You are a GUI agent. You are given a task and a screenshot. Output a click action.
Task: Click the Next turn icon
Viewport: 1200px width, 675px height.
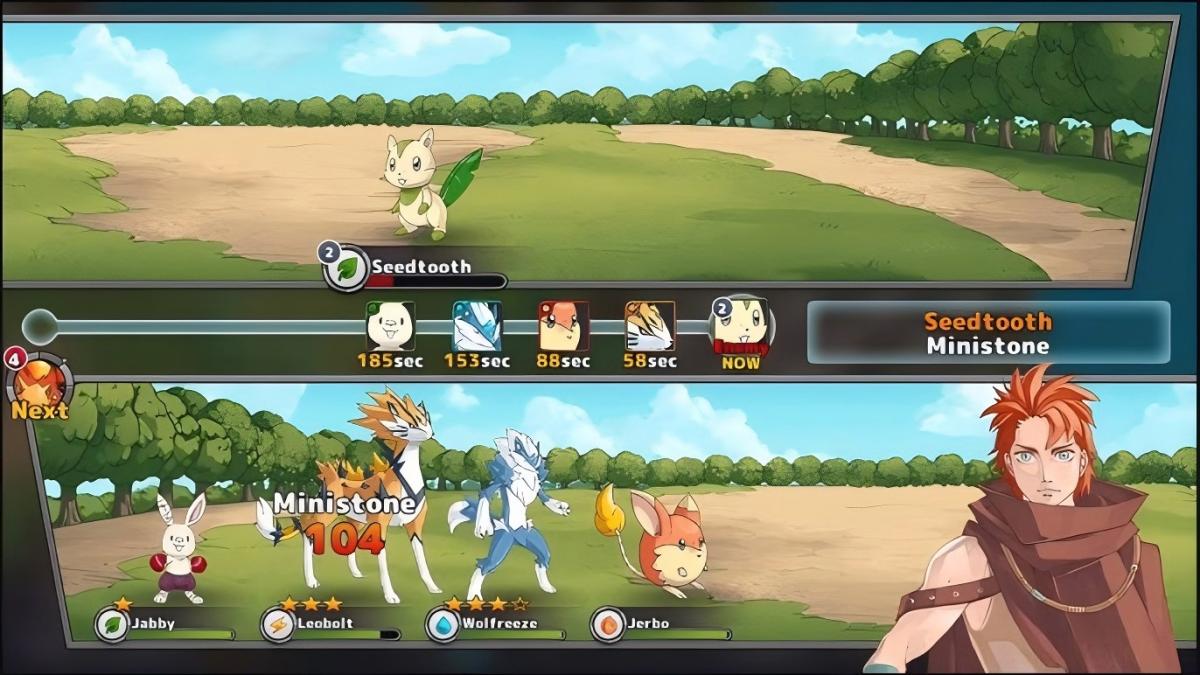41,384
